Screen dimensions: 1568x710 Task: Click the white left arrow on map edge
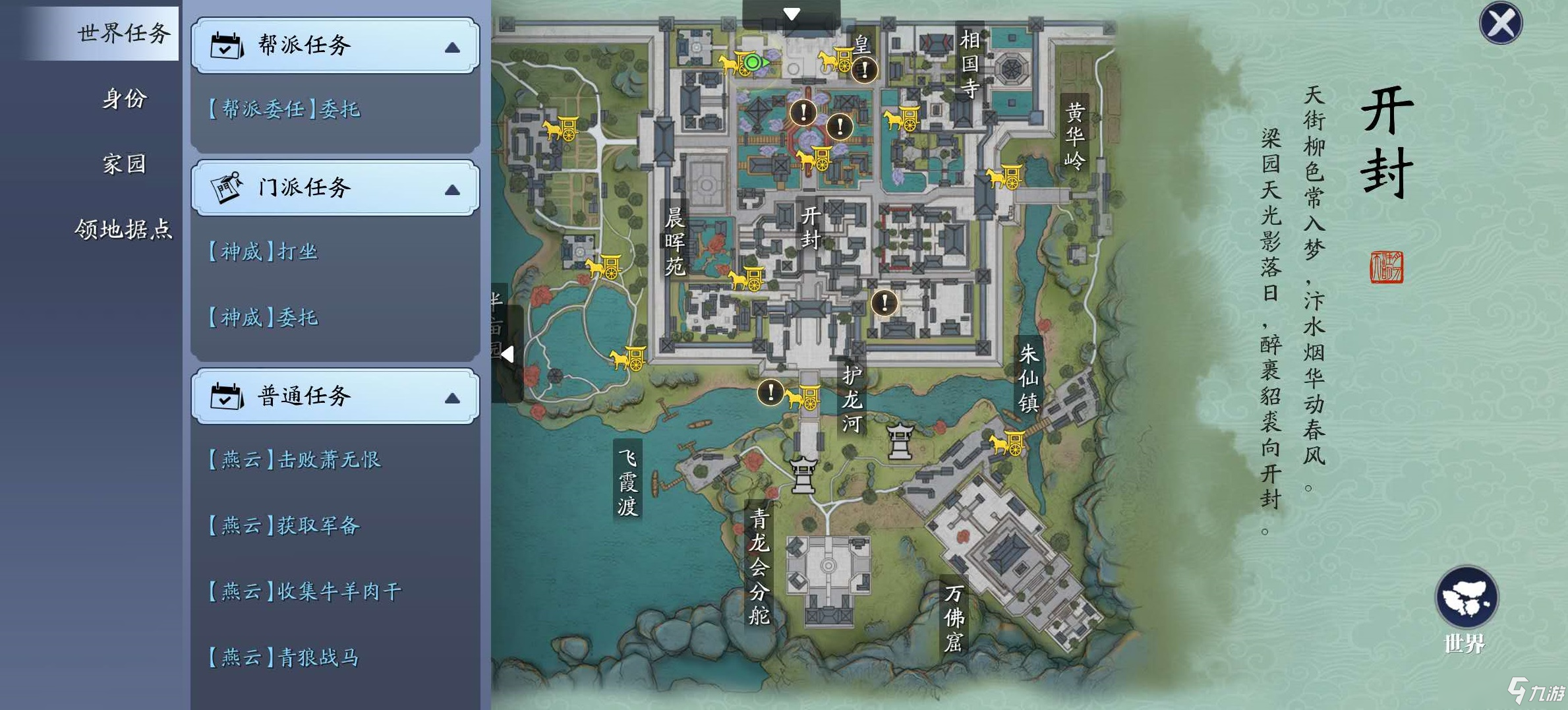coord(508,355)
